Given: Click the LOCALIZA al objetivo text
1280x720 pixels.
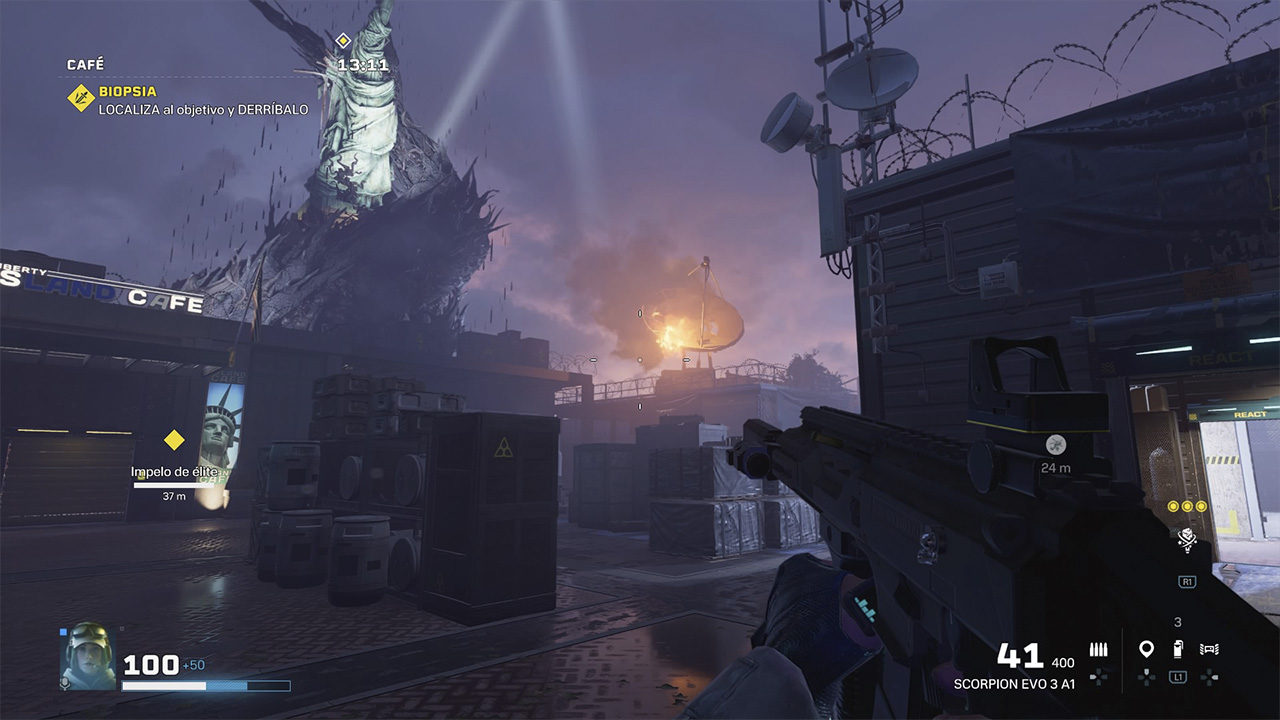Looking at the screenshot, I should point(200,114).
